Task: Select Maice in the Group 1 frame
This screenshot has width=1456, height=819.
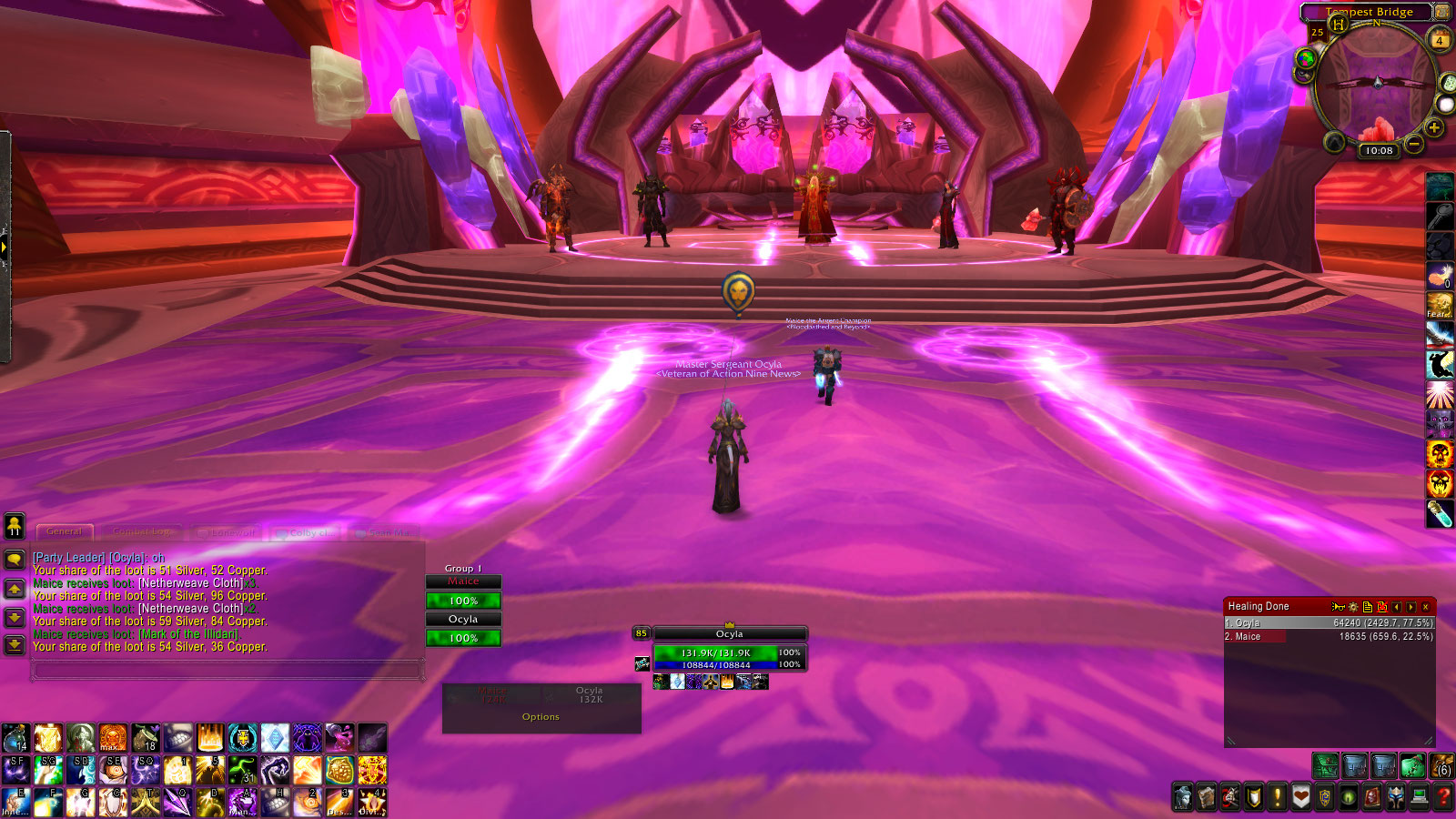Action: (x=463, y=581)
